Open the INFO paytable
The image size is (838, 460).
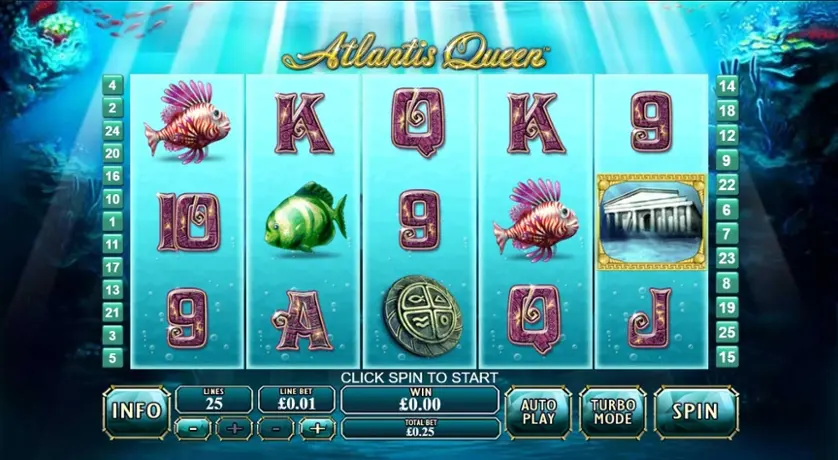click(137, 410)
